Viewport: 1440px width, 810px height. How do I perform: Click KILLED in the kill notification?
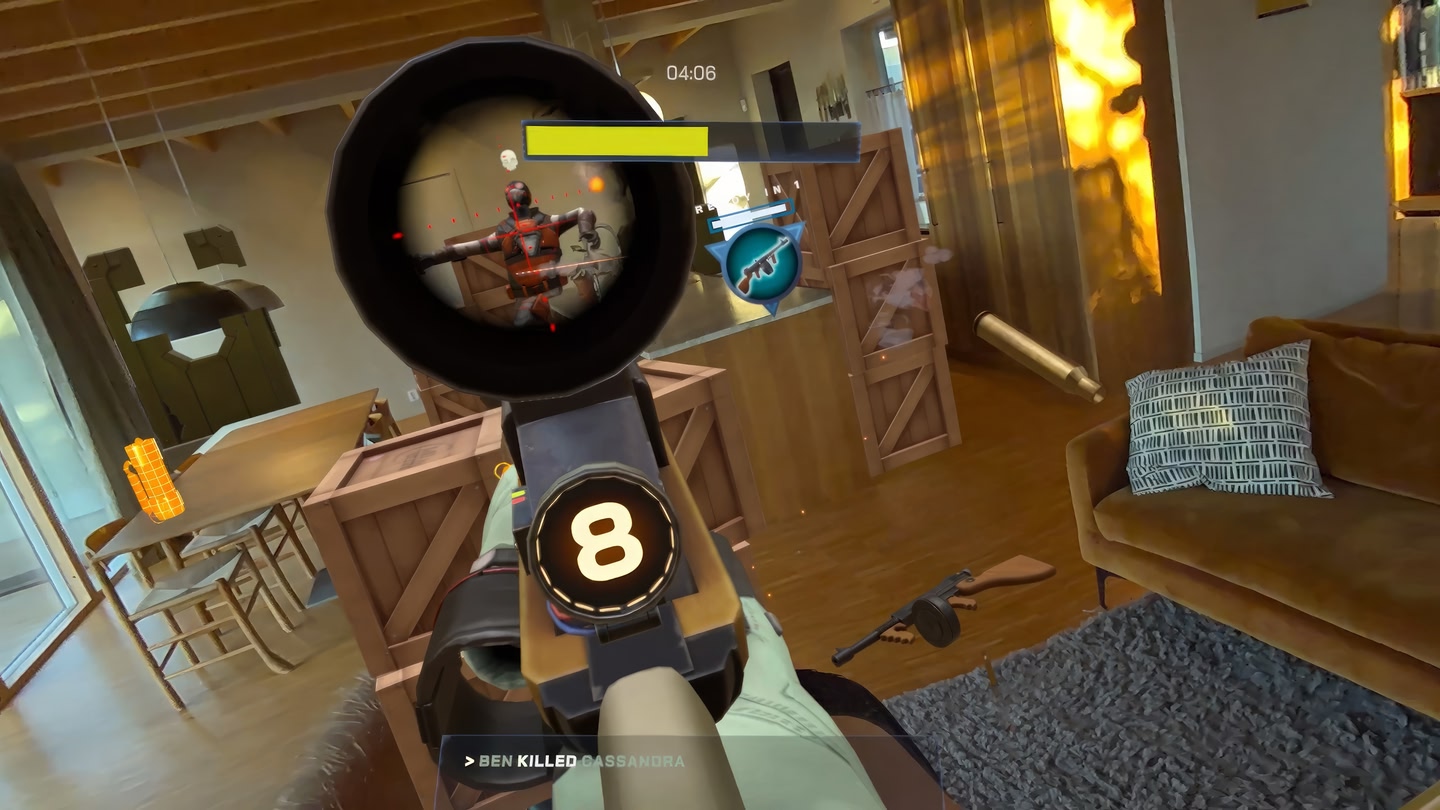pyautogui.click(x=545, y=761)
